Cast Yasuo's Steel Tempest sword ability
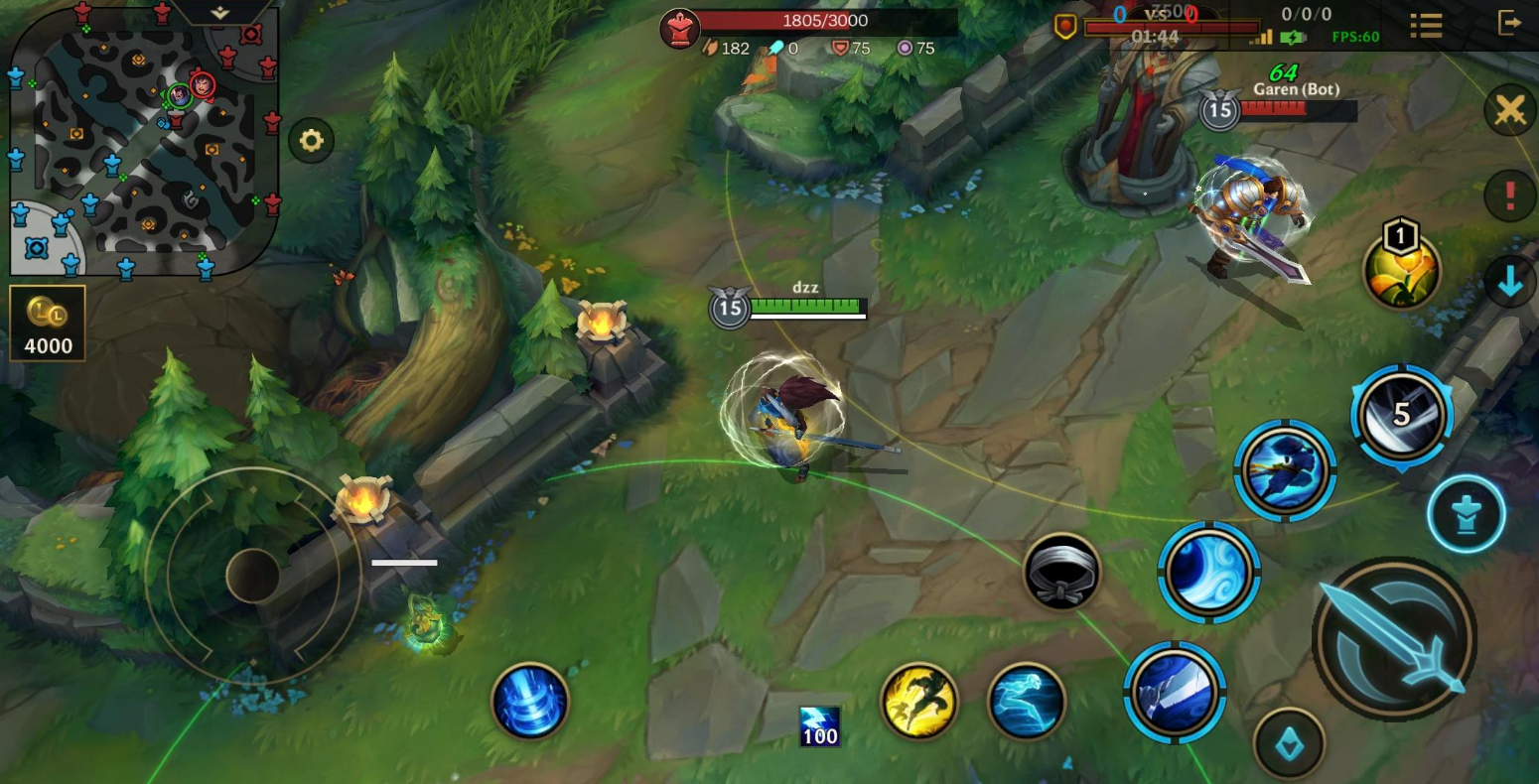The width and height of the screenshot is (1539, 784). (1175, 692)
